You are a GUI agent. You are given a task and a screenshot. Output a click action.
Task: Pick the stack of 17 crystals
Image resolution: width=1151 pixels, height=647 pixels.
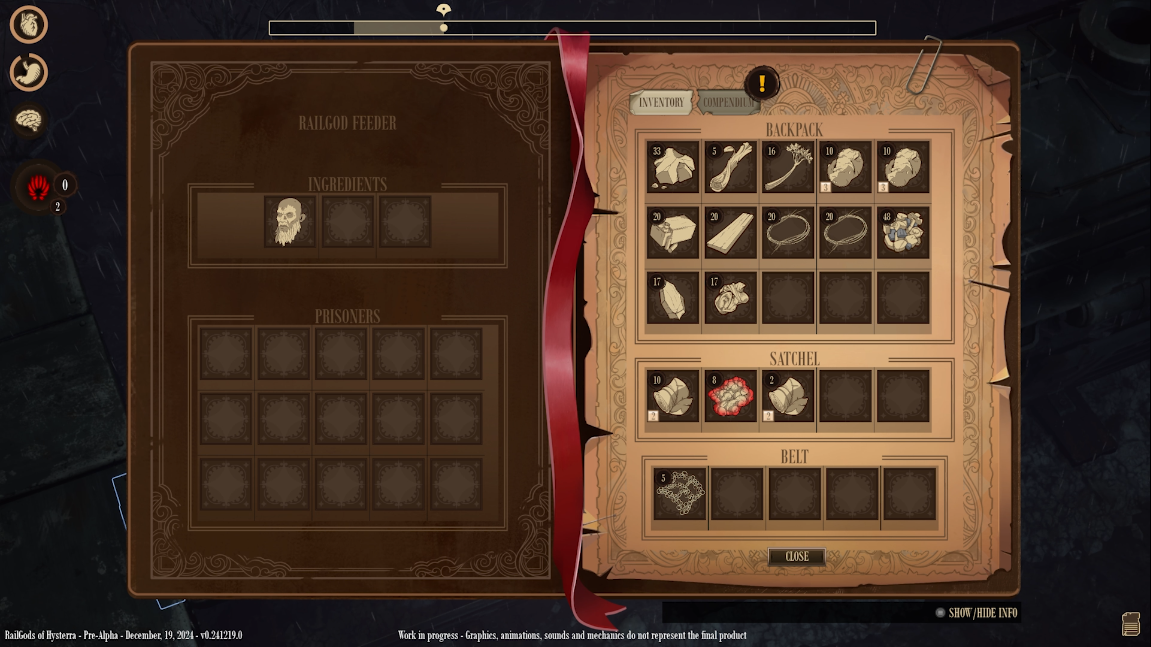coord(672,298)
